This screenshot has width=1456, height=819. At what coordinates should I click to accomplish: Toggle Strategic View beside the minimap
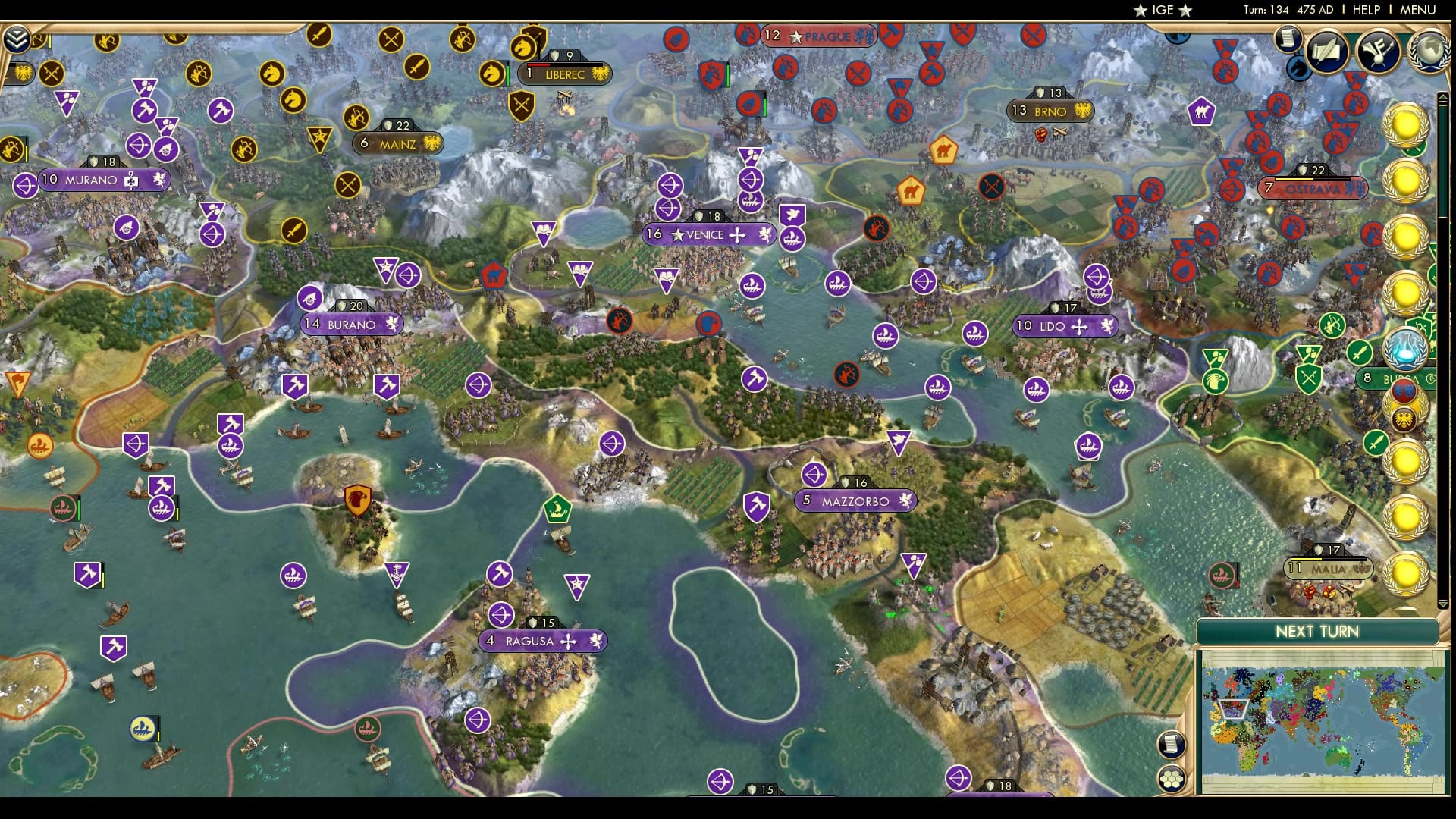pos(1172,777)
